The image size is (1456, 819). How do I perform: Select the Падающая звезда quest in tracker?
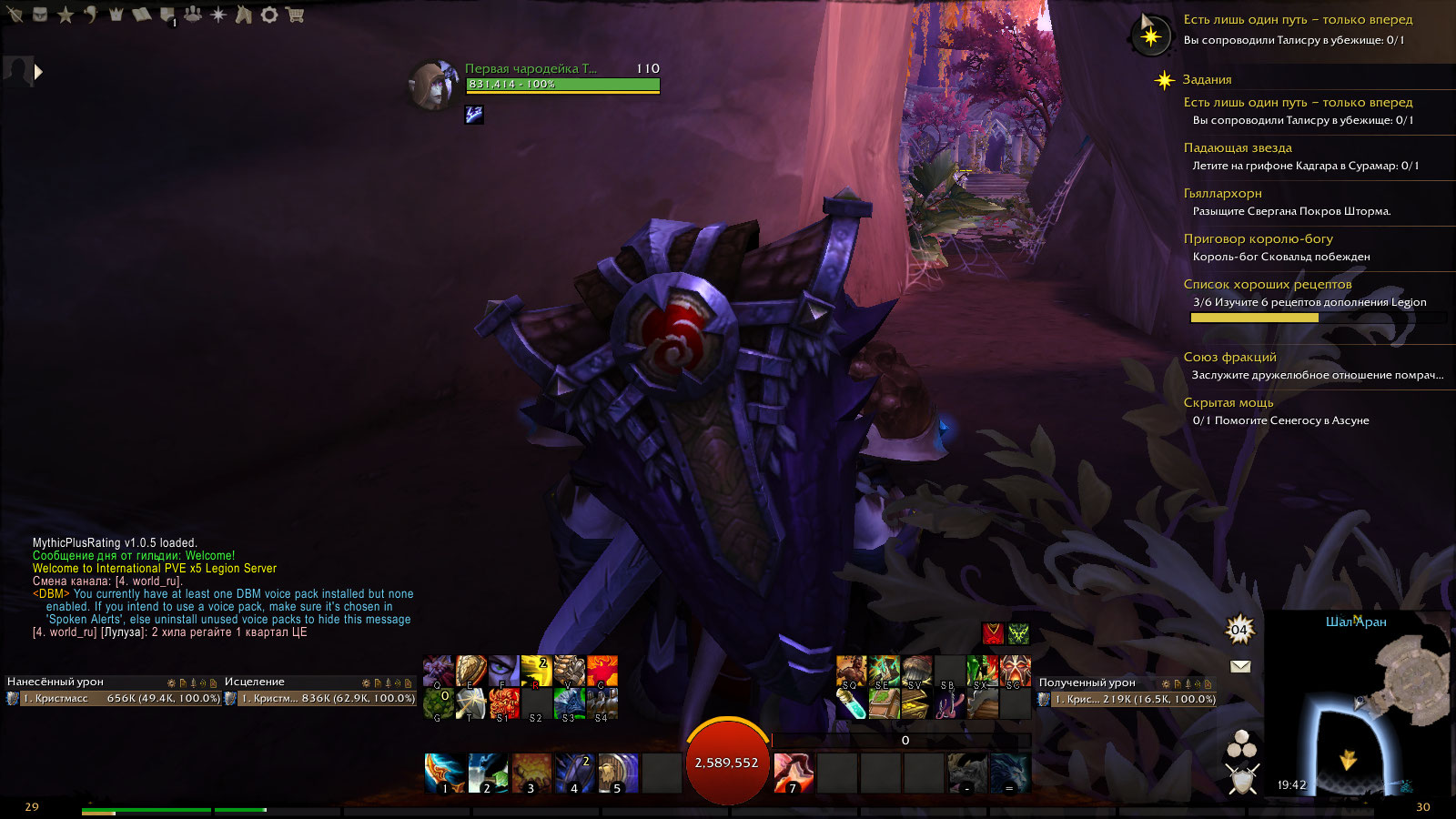pyautogui.click(x=1238, y=147)
